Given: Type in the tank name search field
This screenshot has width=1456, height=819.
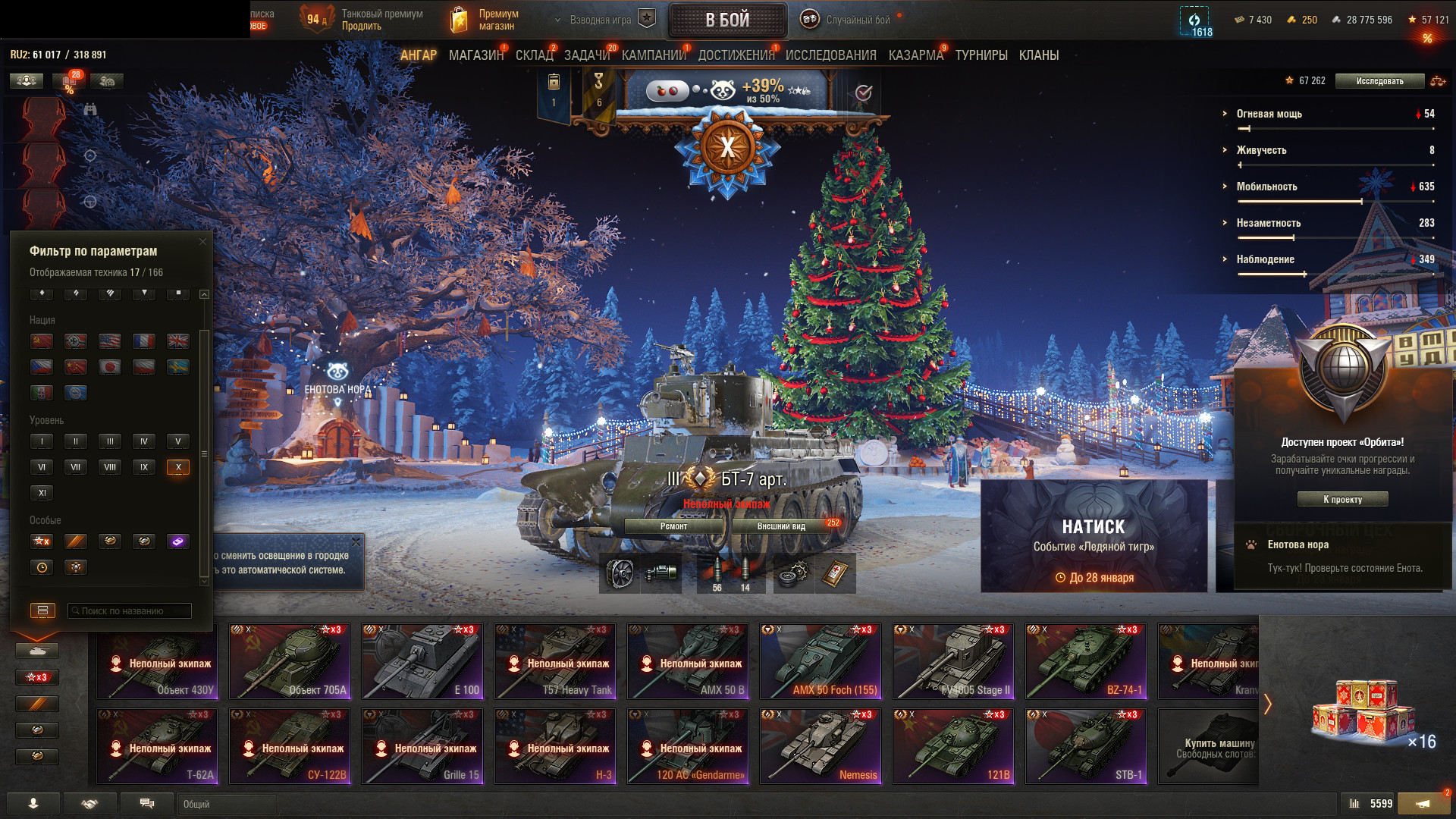Looking at the screenshot, I should 130,610.
